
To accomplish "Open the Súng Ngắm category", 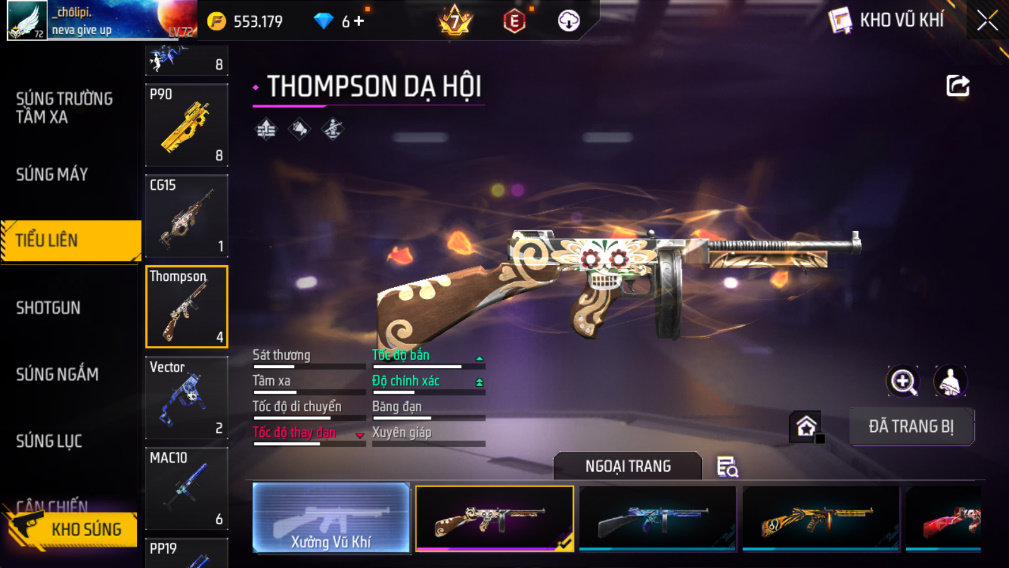I will click(57, 375).
